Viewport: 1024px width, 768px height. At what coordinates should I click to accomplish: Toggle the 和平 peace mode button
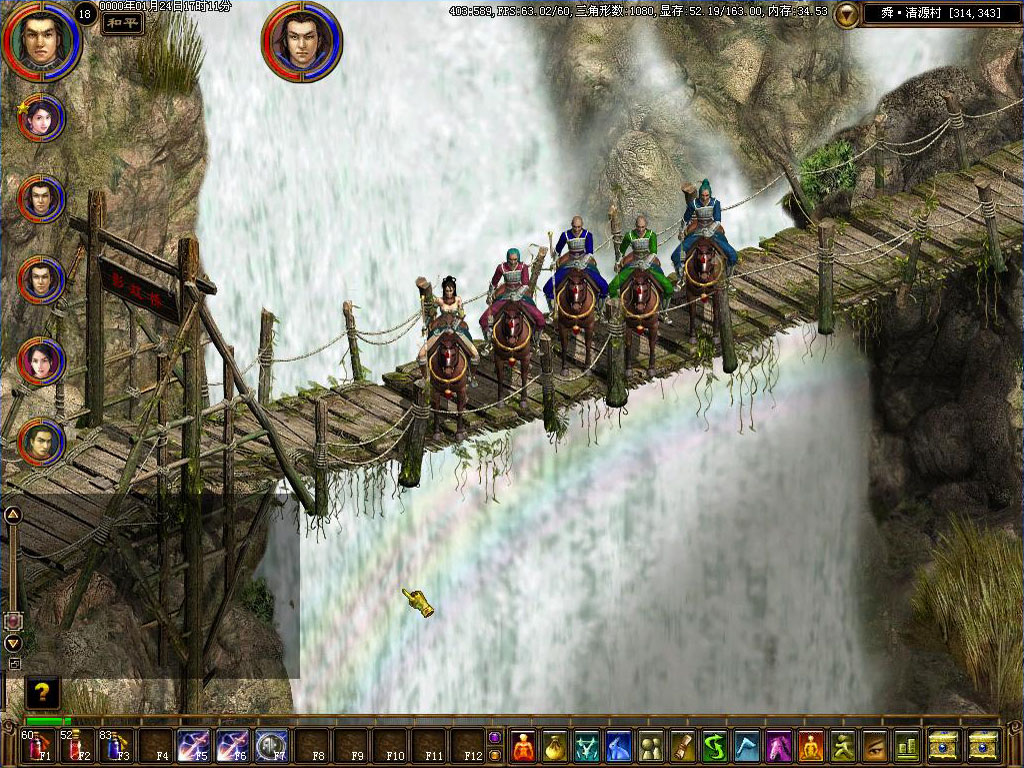pos(122,23)
